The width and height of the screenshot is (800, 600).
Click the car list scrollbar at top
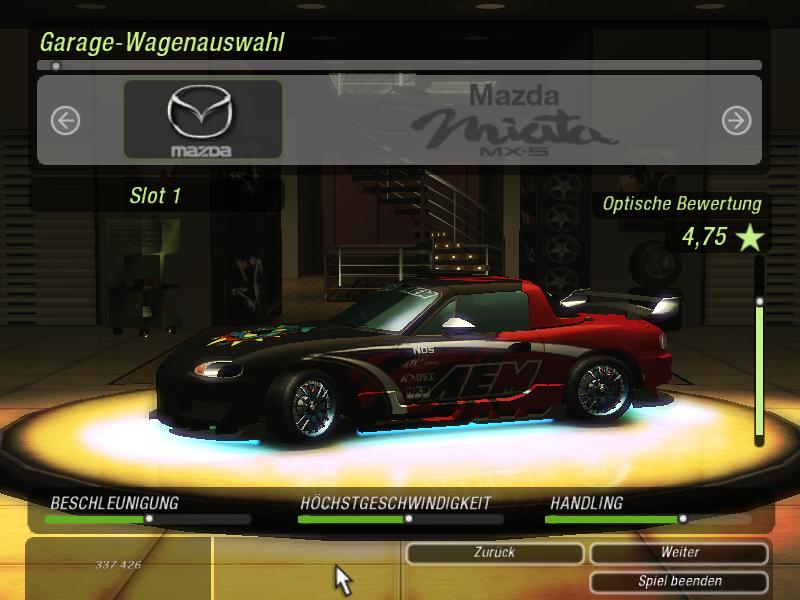pos(400,66)
